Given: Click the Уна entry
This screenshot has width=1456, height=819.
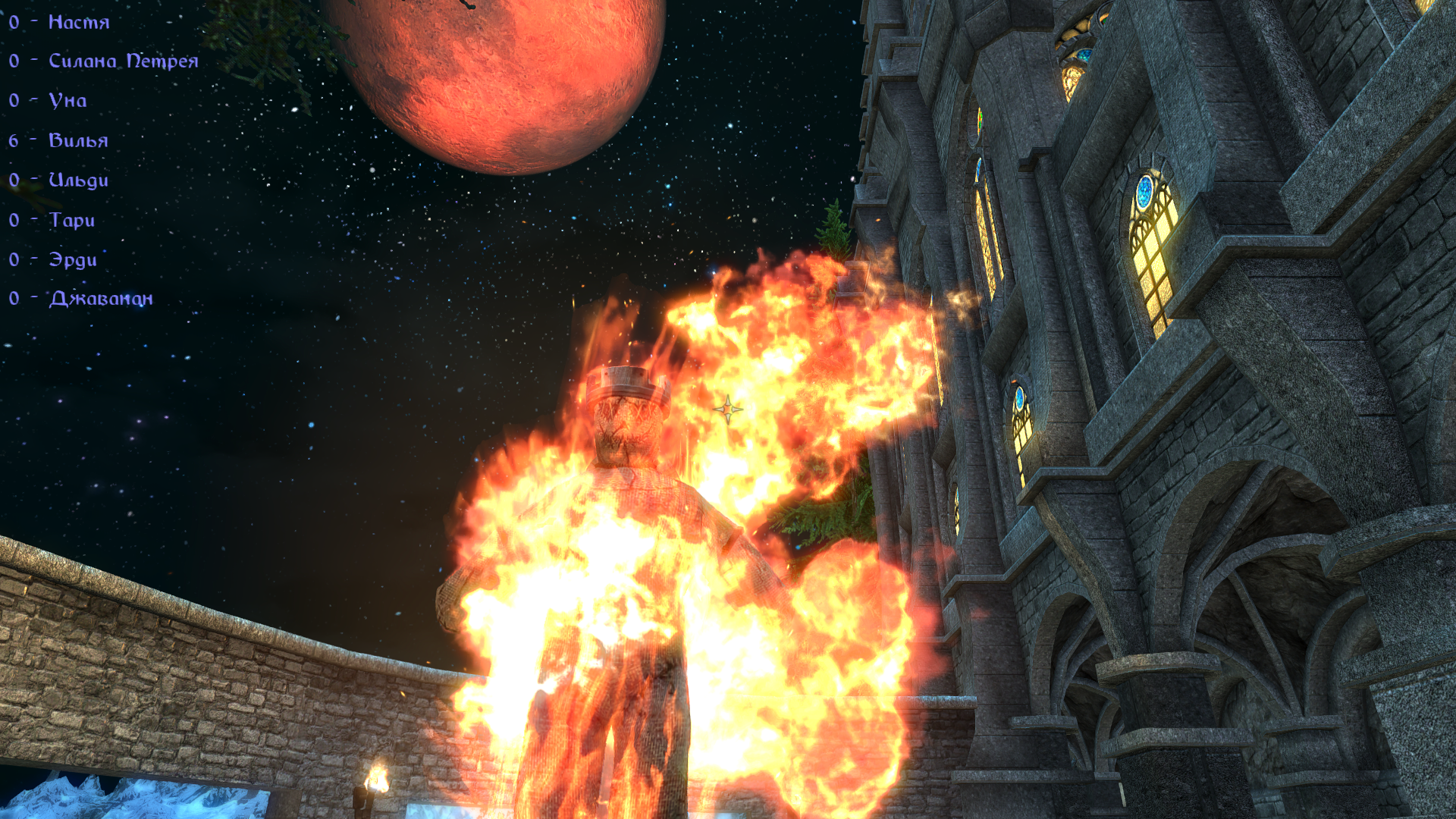Looking at the screenshot, I should (67, 100).
